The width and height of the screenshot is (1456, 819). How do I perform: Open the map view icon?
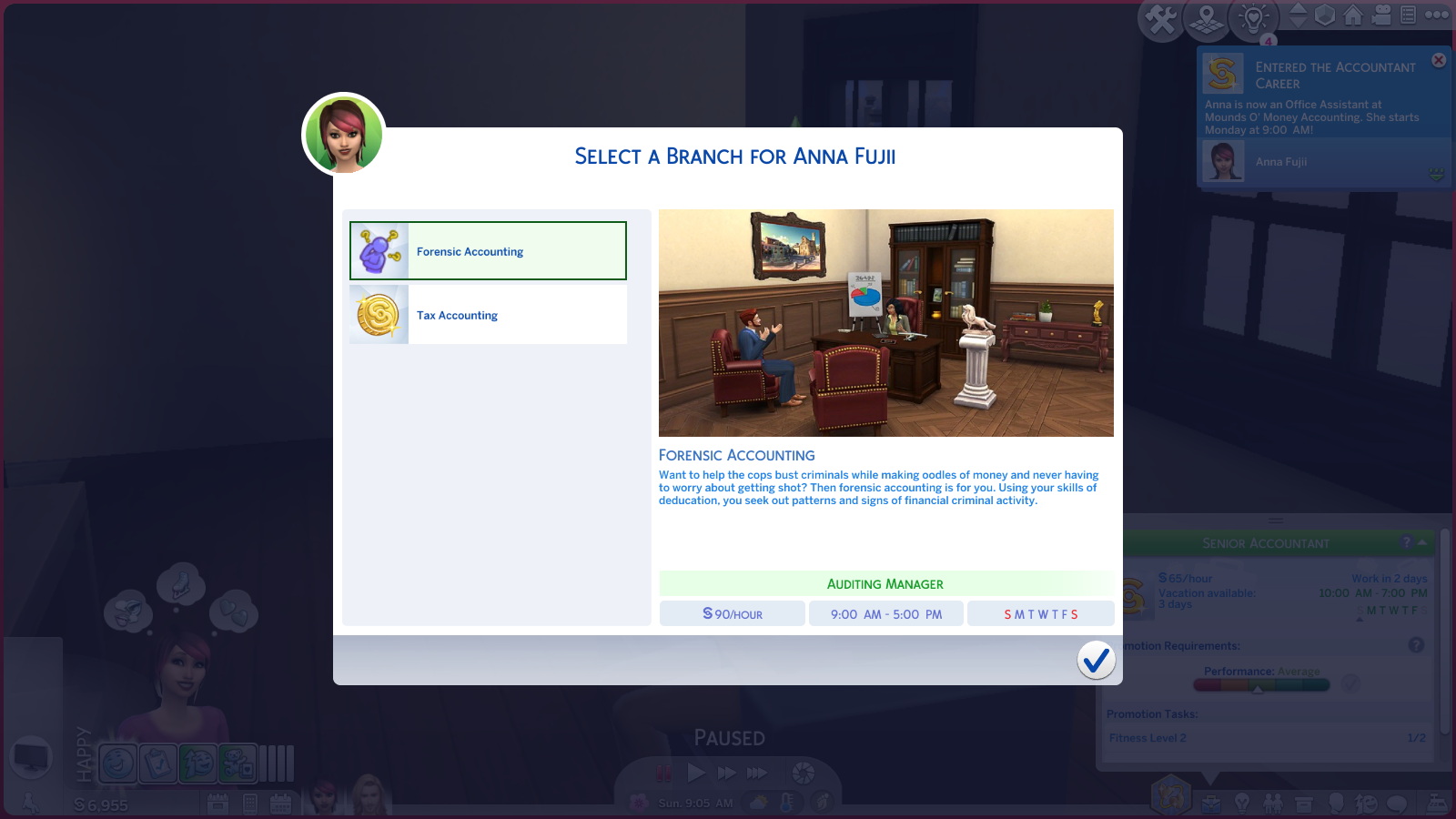[1207, 18]
